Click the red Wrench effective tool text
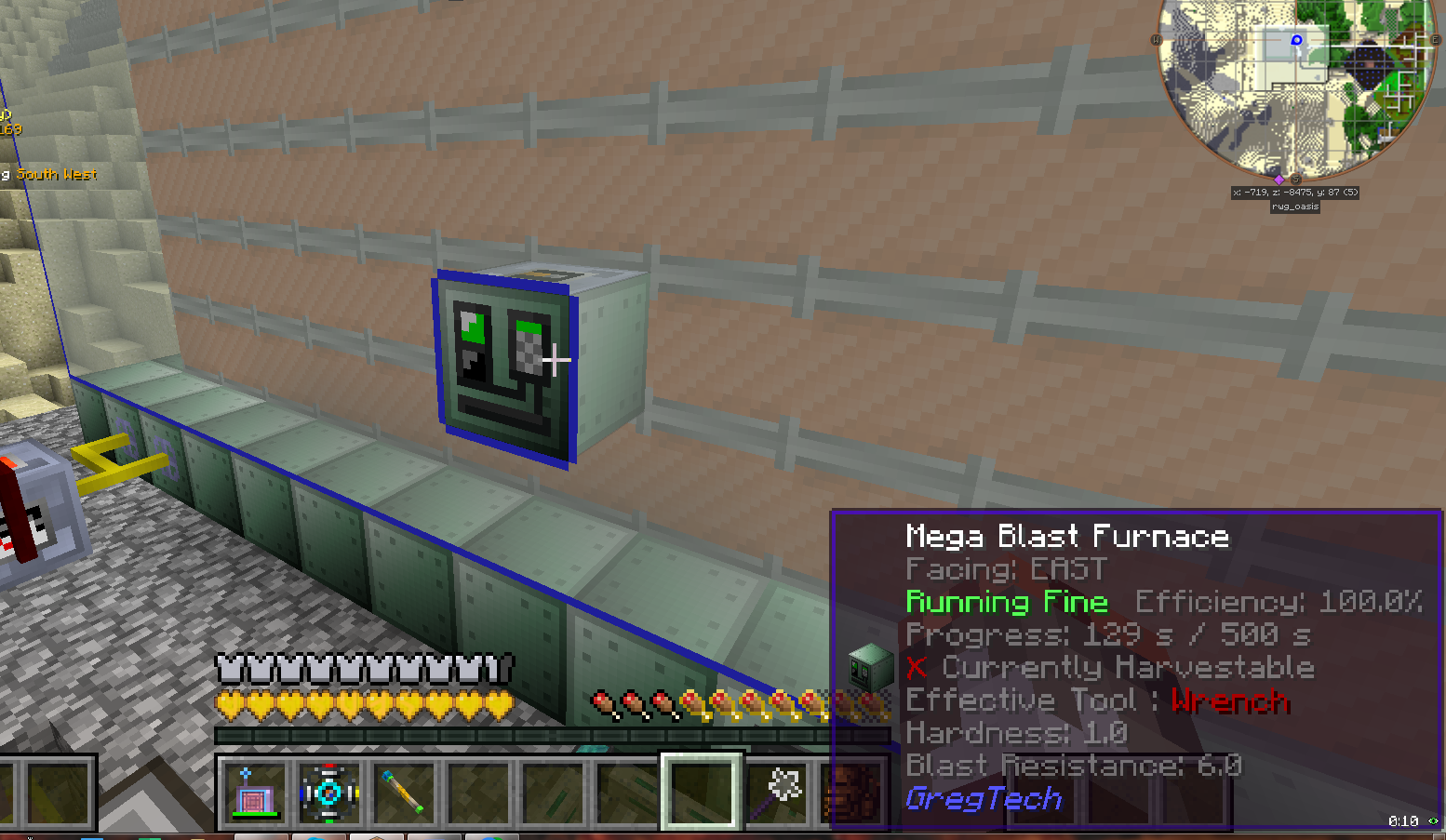Viewport: 1446px width, 840px height. (1230, 701)
